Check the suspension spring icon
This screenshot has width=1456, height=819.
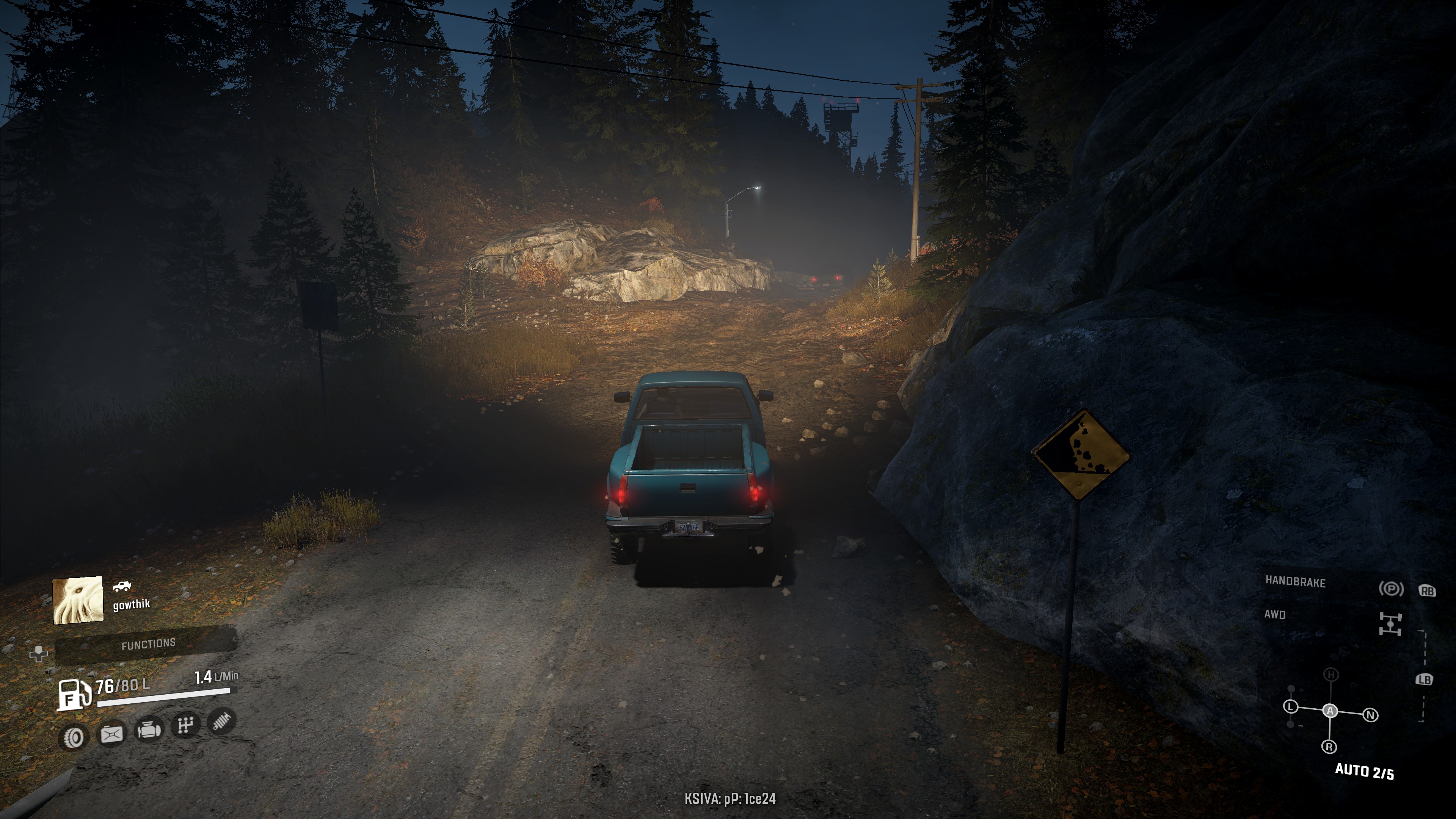[x=221, y=721]
